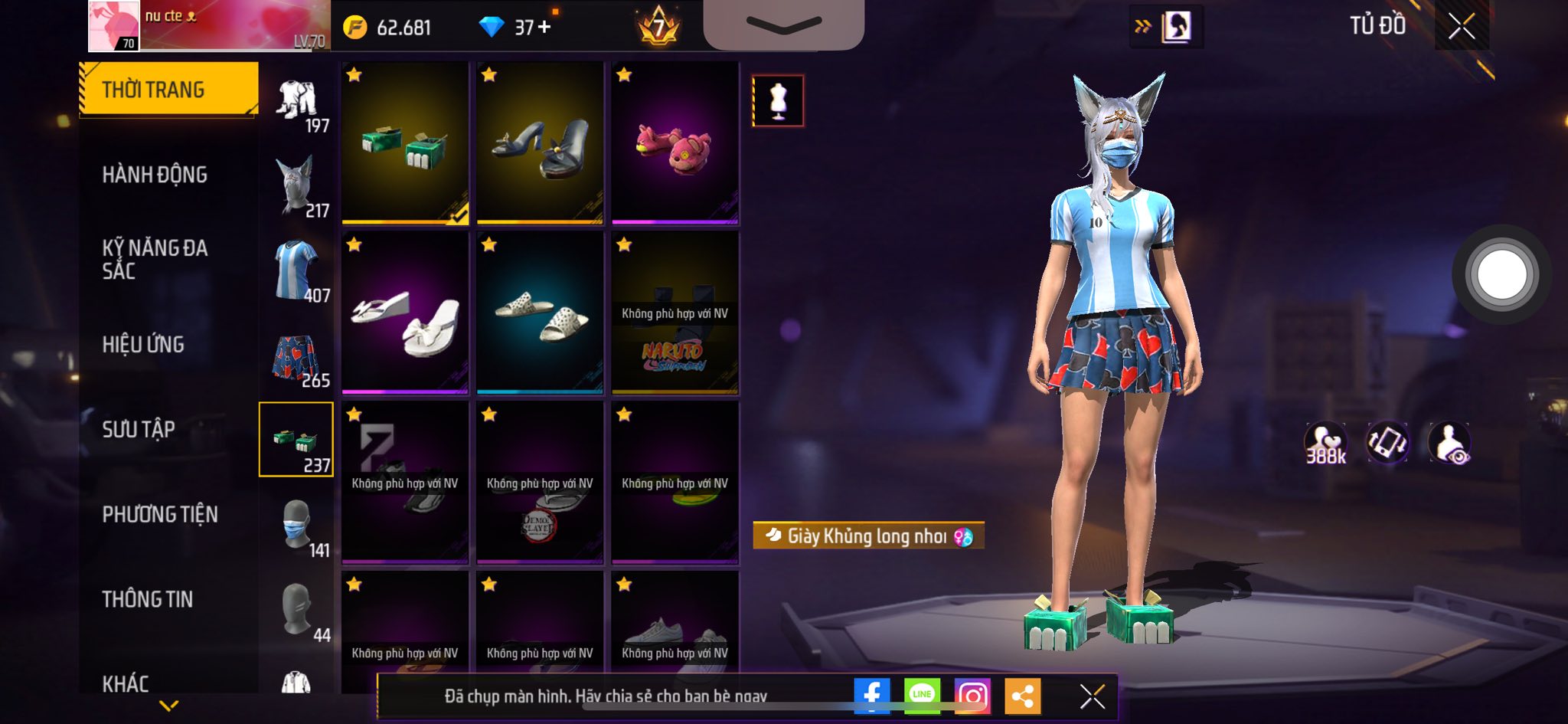Open the Hiệu Ứng tab
Image resolution: width=1568 pixels, height=724 pixels.
point(143,345)
